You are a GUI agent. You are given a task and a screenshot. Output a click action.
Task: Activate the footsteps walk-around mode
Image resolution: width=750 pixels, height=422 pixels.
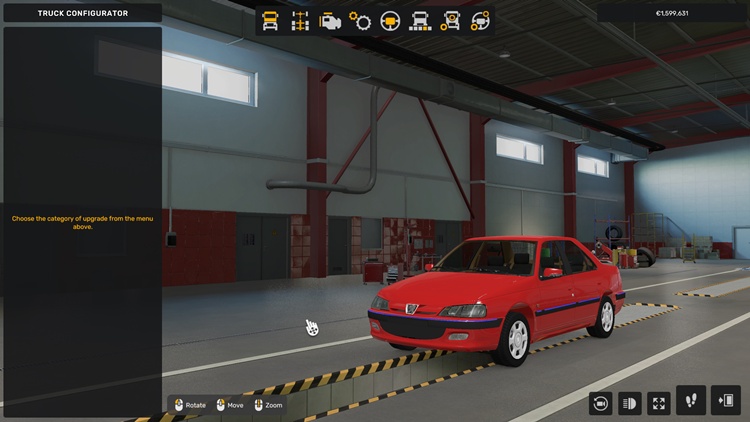click(691, 400)
